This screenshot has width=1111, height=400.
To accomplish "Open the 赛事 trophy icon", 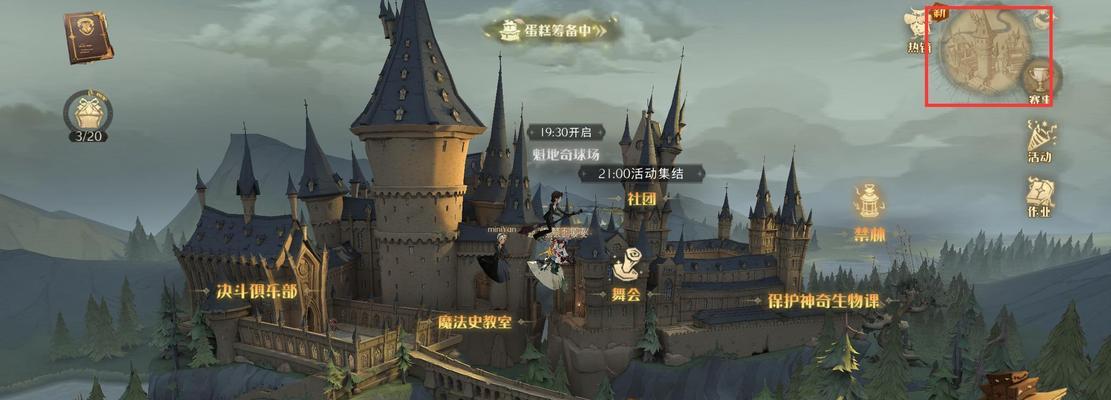I will pyautogui.click(x=1038, y=80).
